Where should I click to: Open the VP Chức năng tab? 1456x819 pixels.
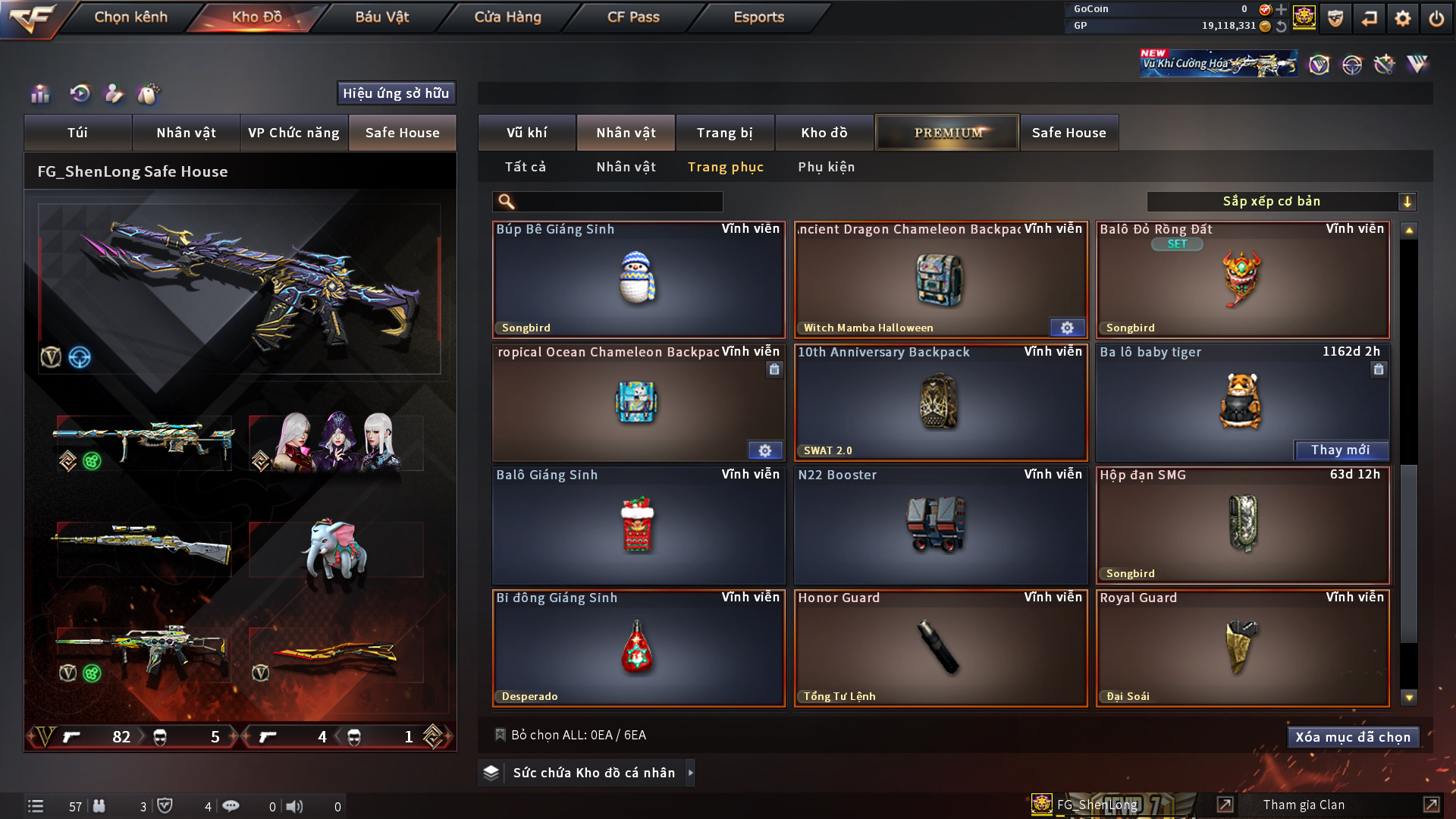coord(293,133)
